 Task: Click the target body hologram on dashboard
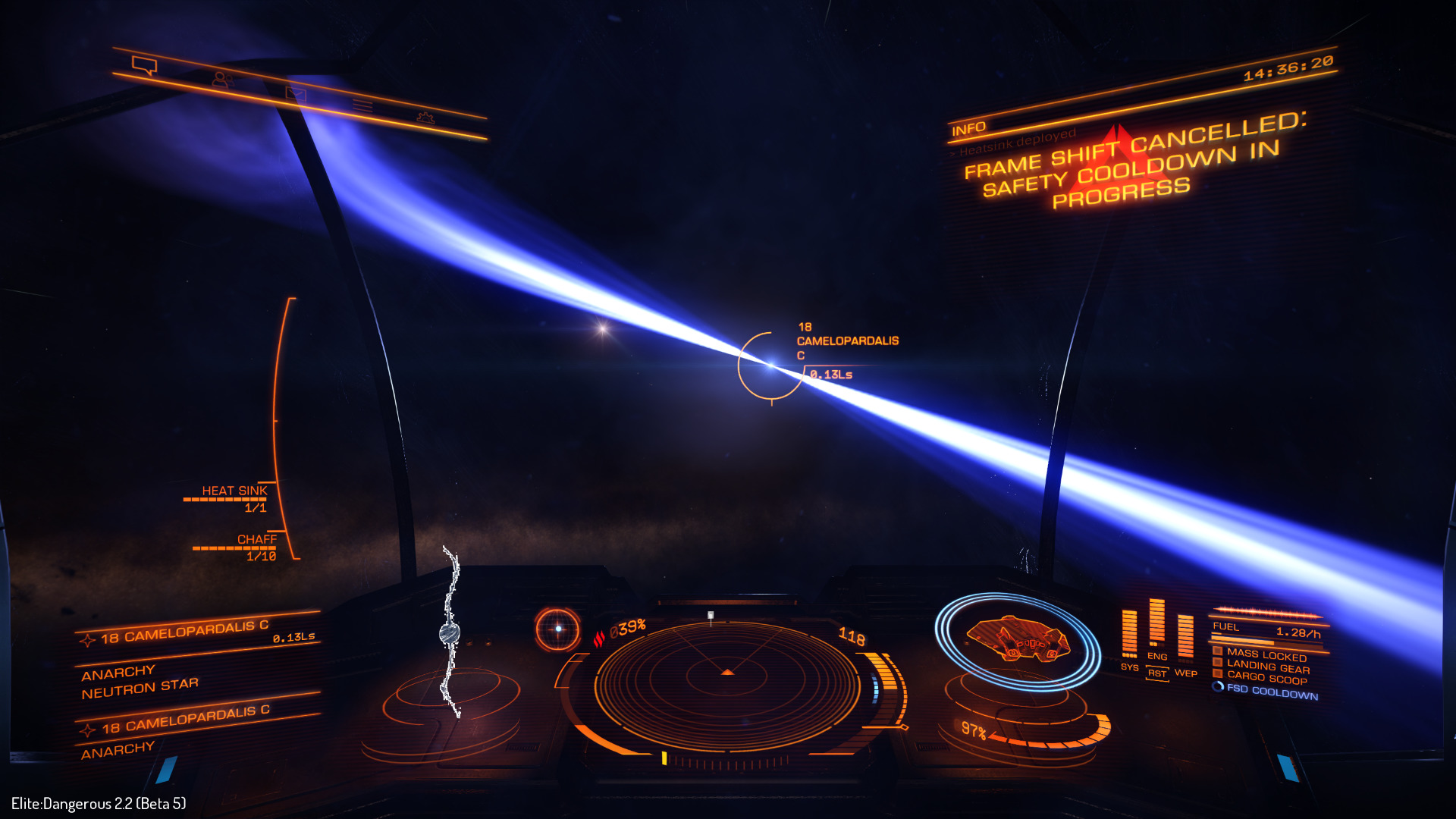click(x=450, y=634)
